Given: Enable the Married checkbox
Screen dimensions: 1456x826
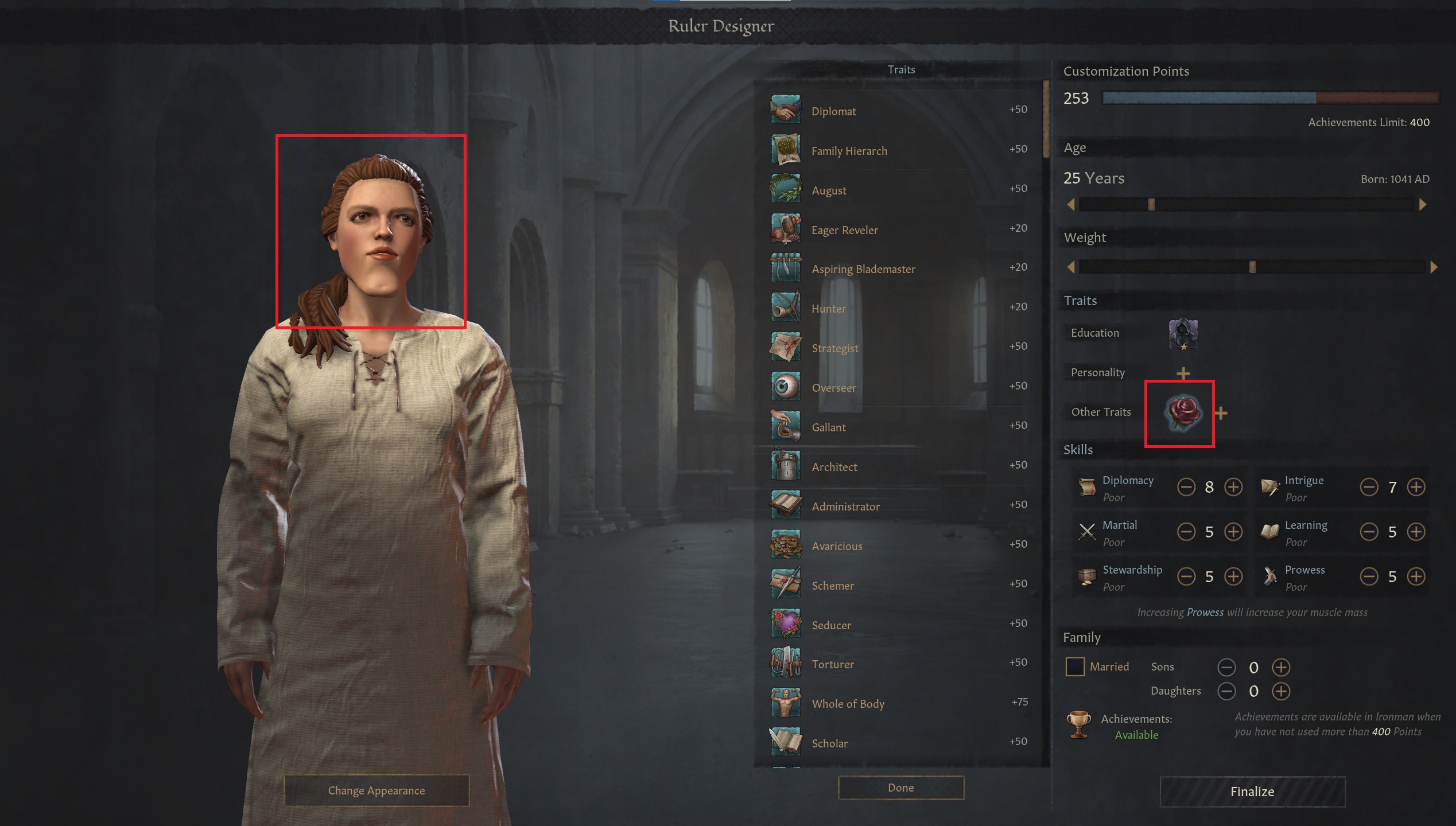Looking at the screenshot, I should (x=1074, y=667).
